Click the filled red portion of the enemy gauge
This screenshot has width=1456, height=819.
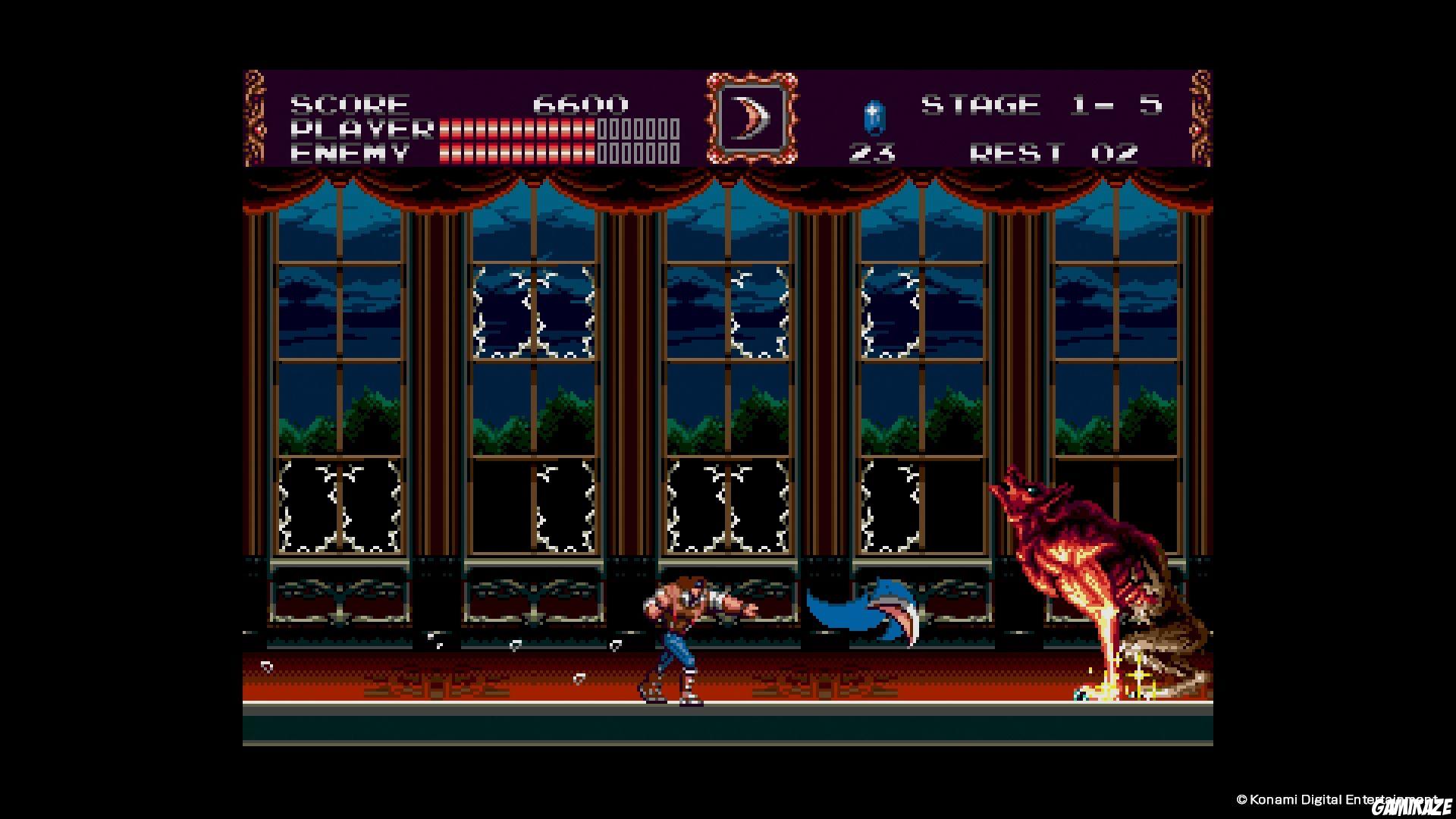point(516,154)
